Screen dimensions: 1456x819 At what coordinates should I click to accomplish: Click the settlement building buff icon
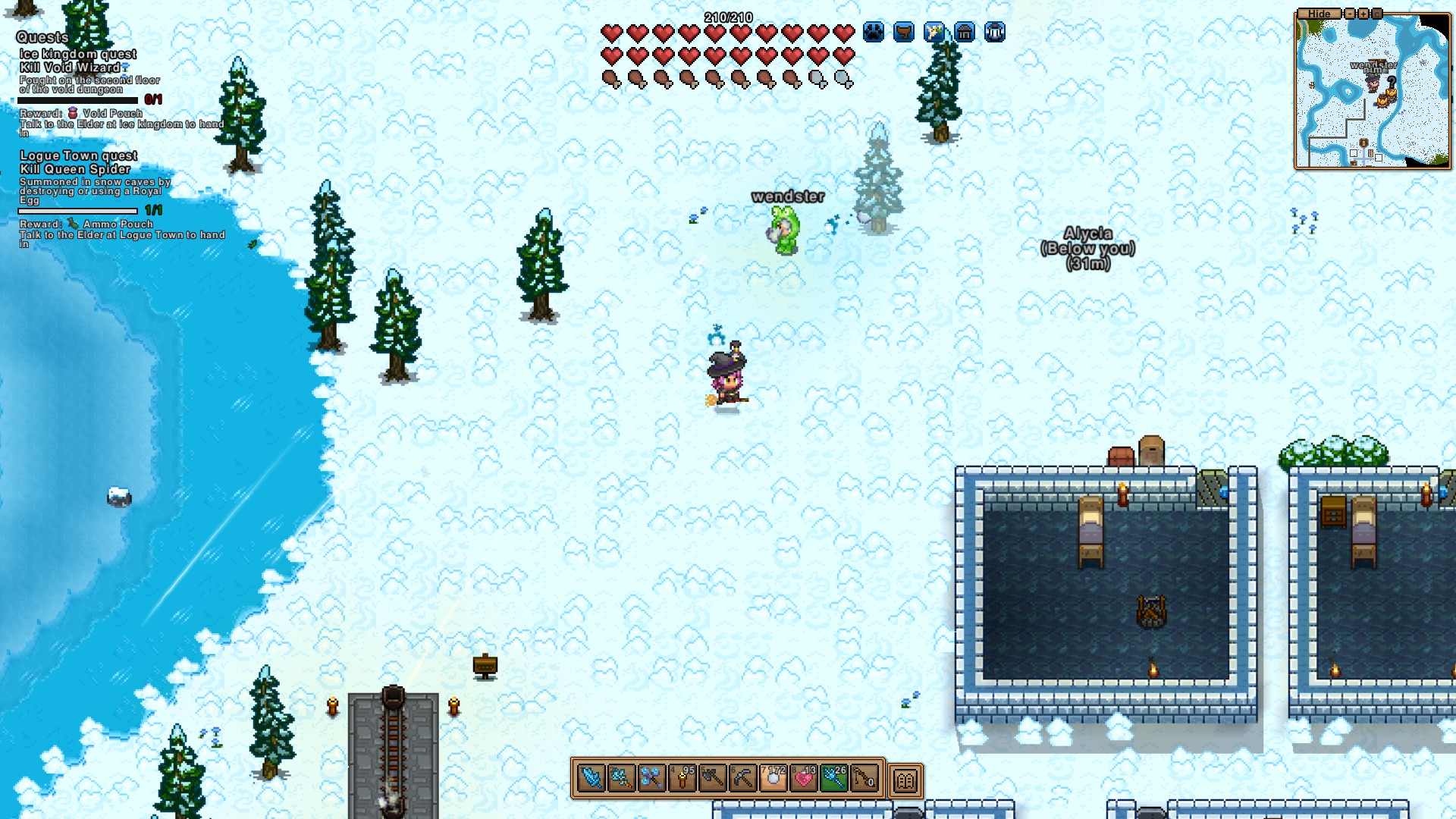pyautogui.click(x=965, y=33)
